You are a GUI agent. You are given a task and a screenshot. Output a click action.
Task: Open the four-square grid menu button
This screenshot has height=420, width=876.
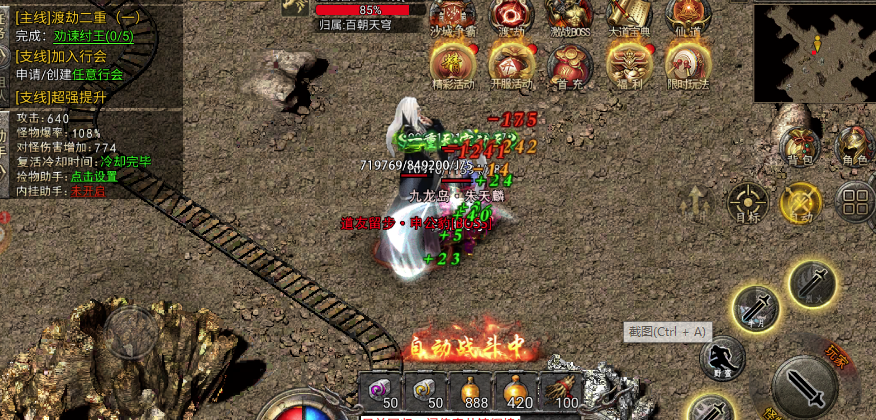[x=854, y=201]
